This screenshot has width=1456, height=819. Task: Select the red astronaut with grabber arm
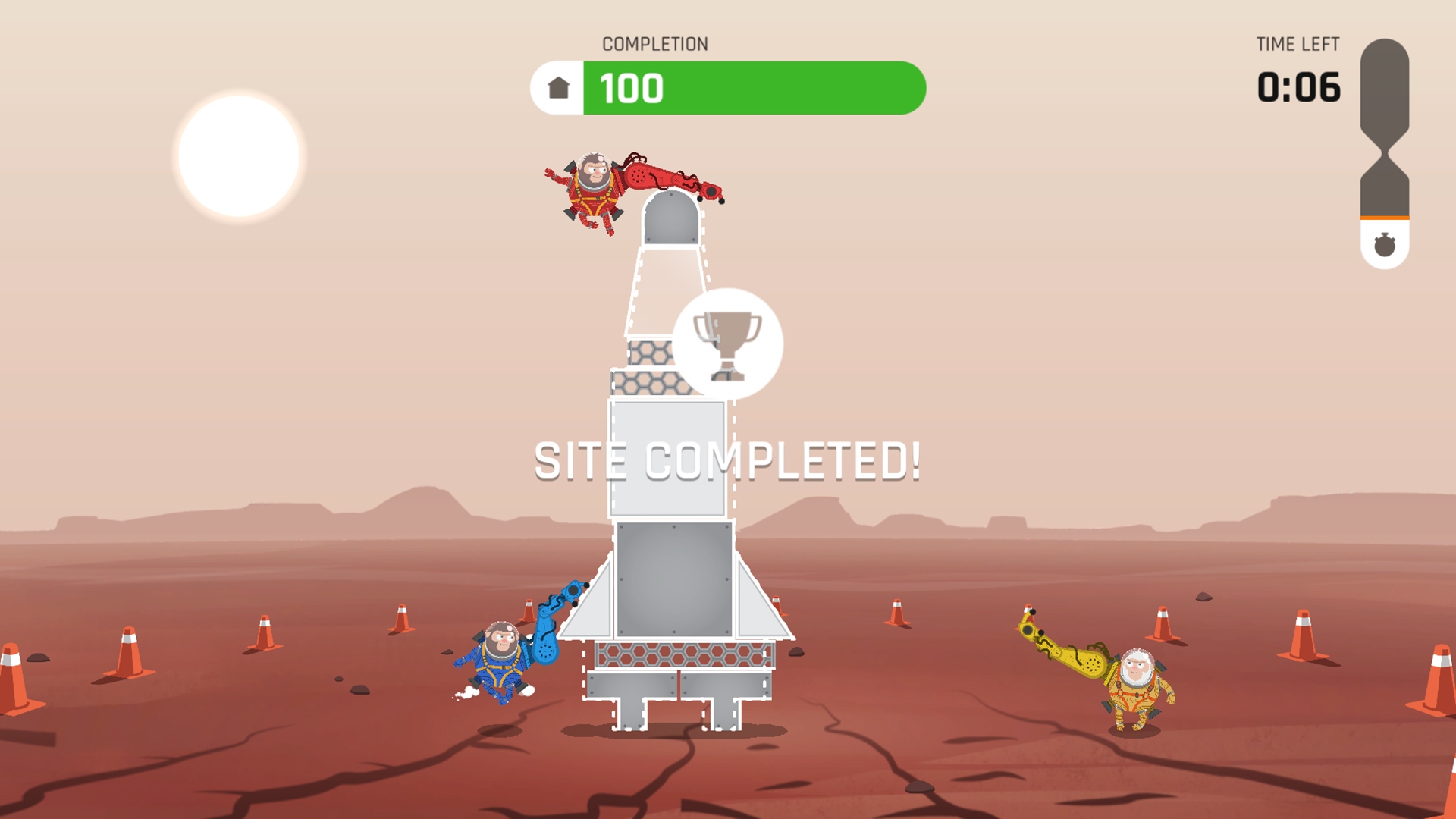click(x=591, y=193)
